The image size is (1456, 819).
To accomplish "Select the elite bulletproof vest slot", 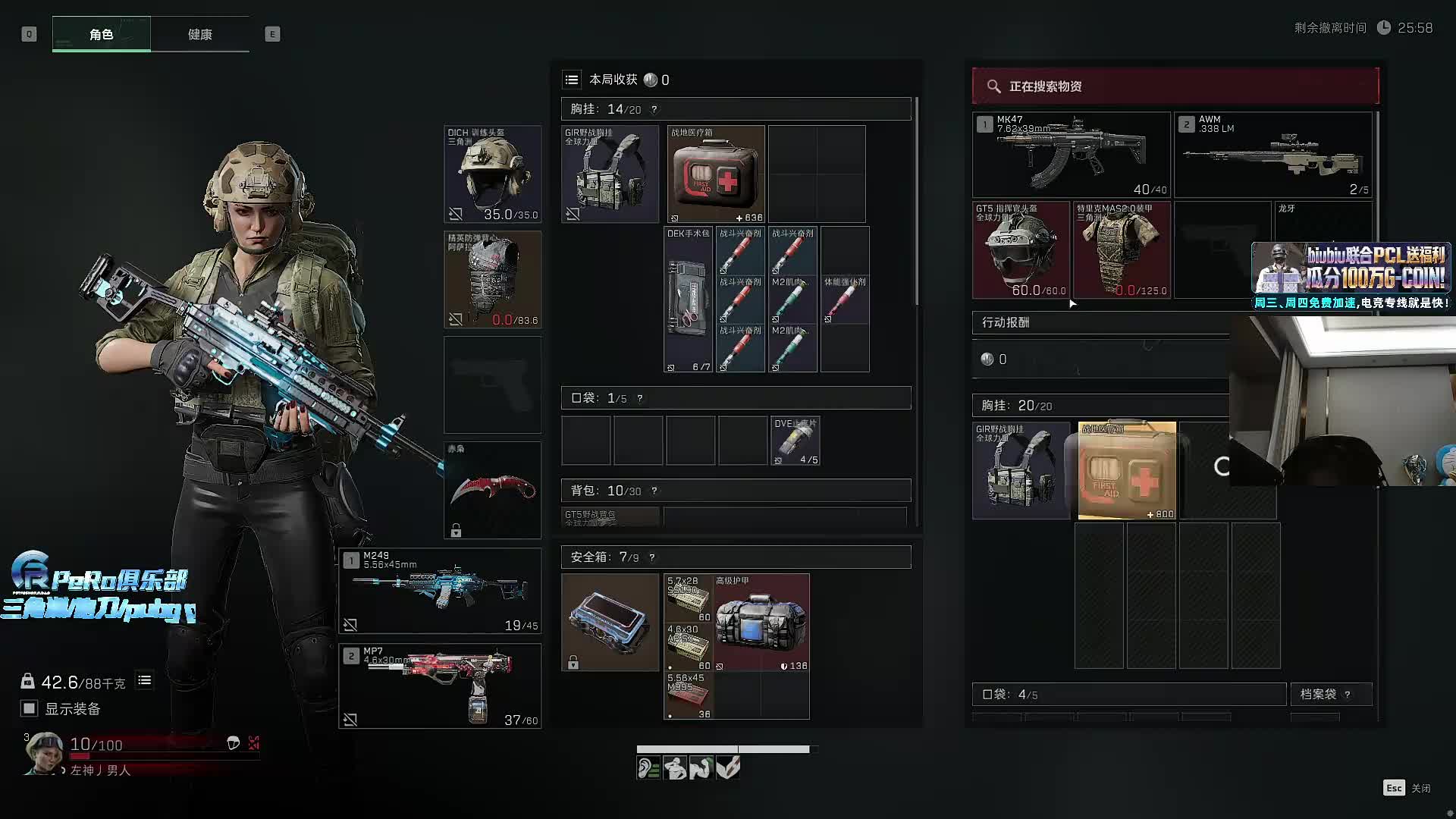I will pos(492,279).
